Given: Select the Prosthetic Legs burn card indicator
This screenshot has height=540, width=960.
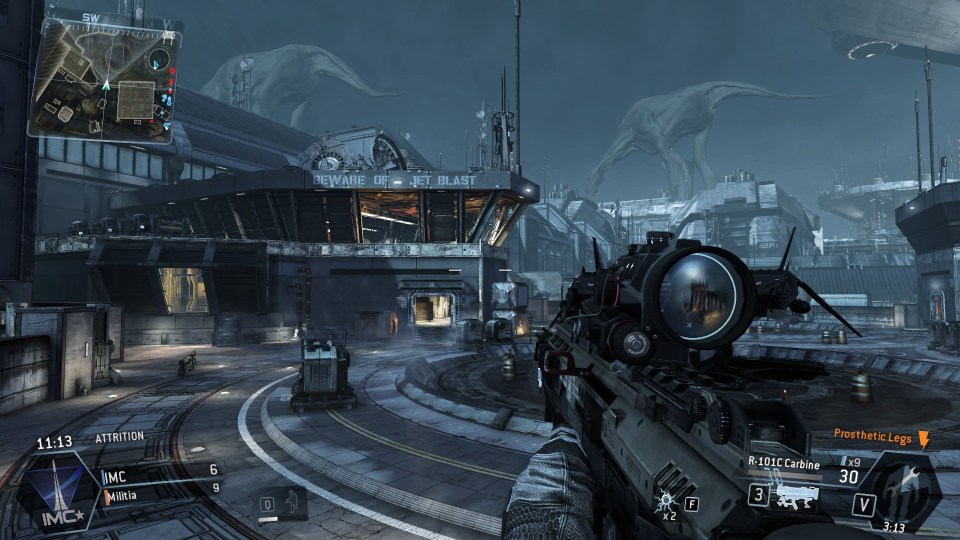Looking at the screenshot, I should (x=881, y=437).
